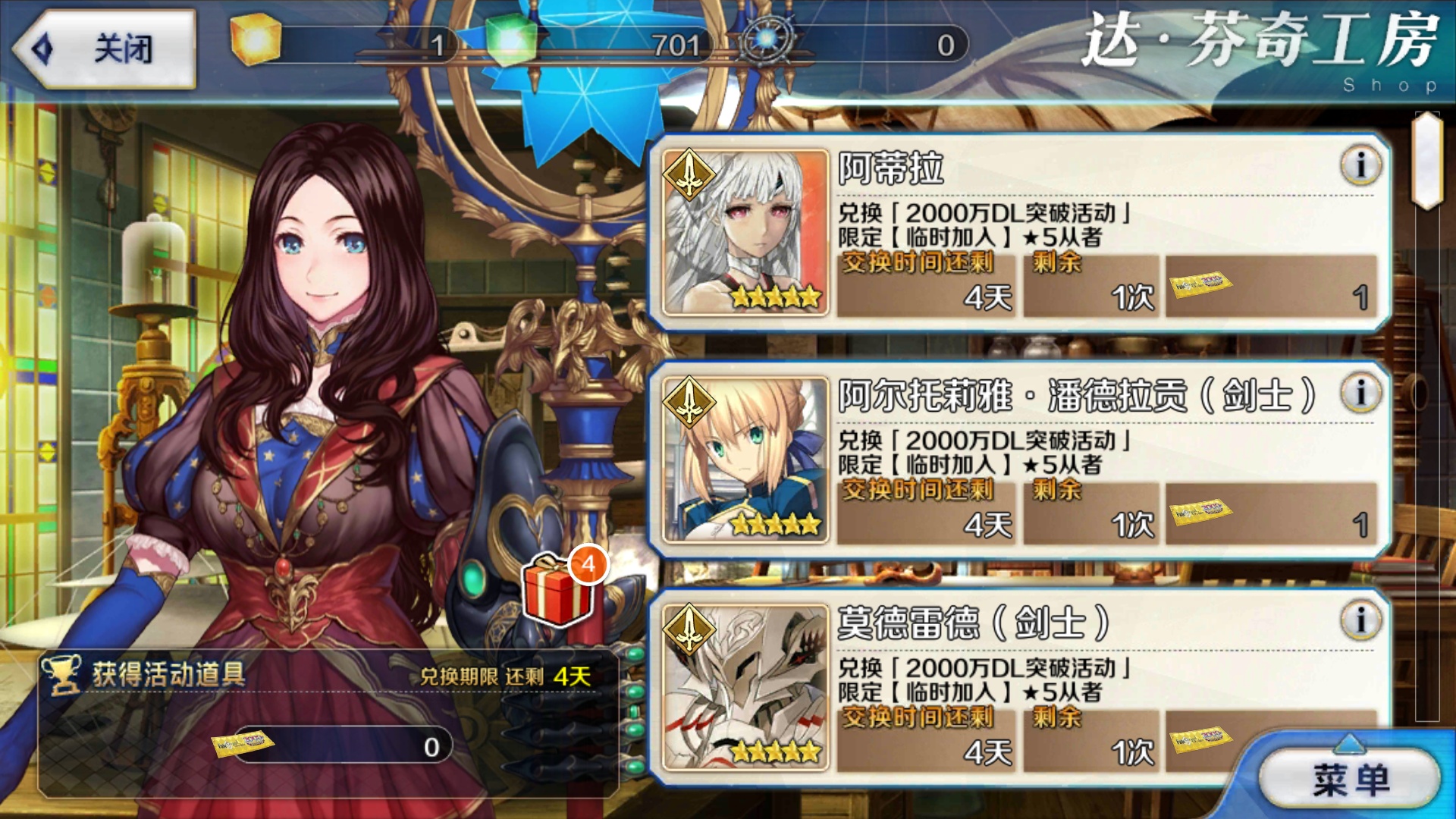This screenshot has height=819, width=1456.
Task: Click the sword class emblem on Mordred's card
Action: coord(689,629)
